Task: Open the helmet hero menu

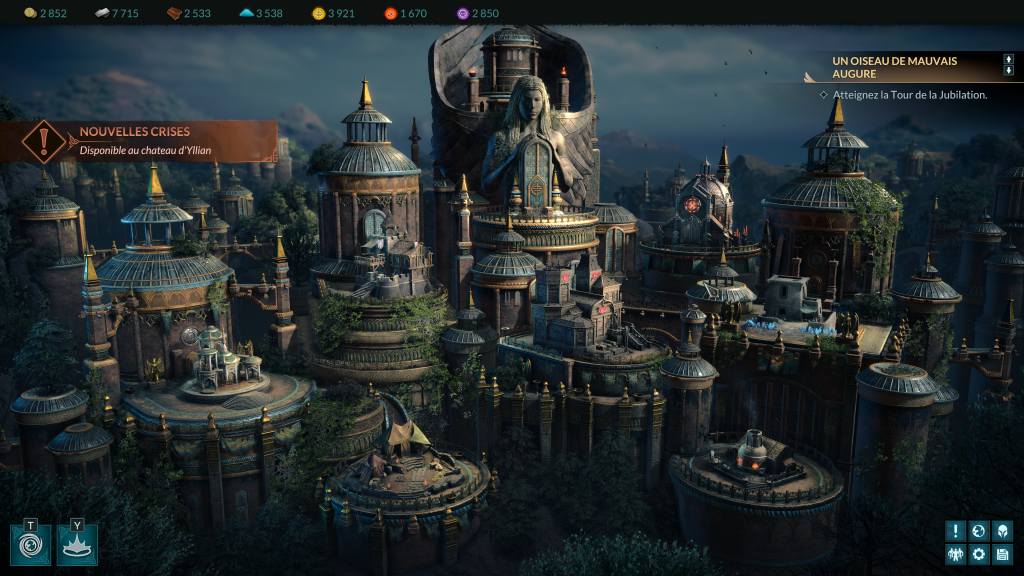Action: [1002, 531]
